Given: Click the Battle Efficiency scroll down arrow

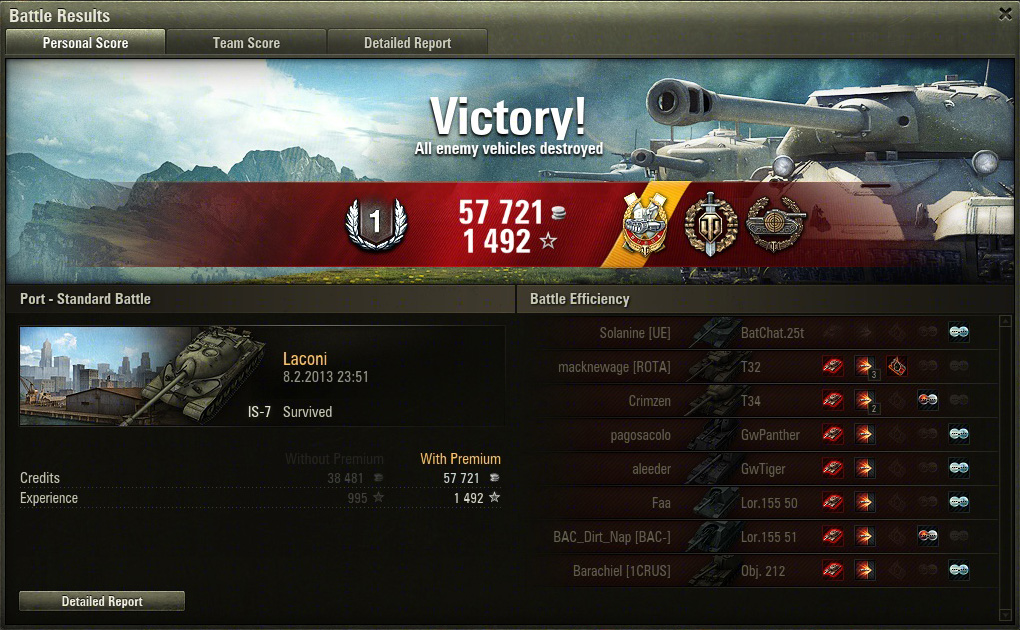Looking at the screenshot, I should pos(1005,613).
